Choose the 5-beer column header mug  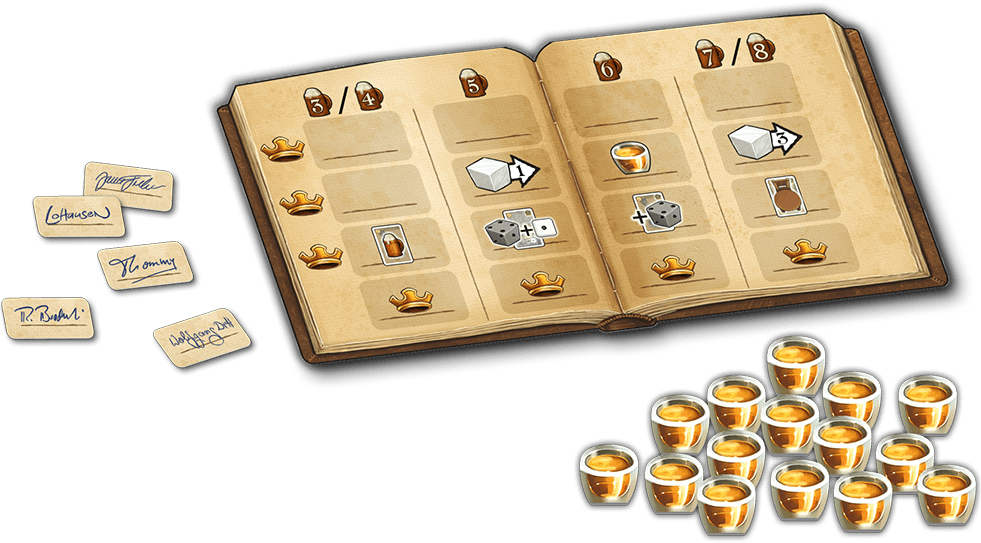pyautogui.click(x=468, y=83)
